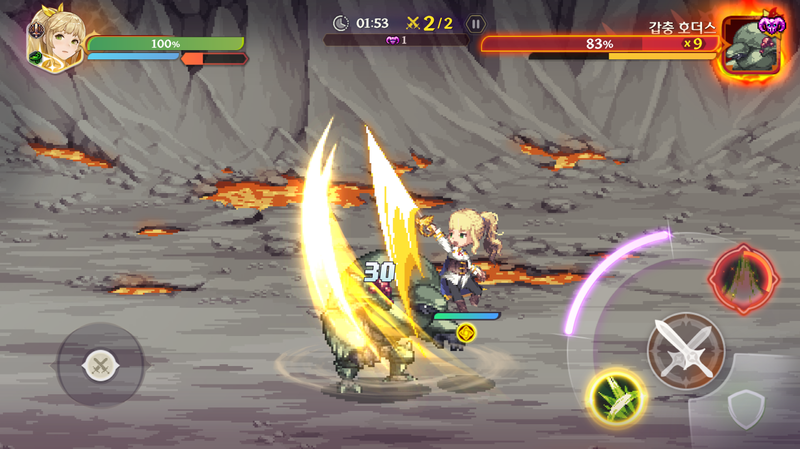Select the green boss portrait icon
The image size is (800, 449).
coord(753,46)
